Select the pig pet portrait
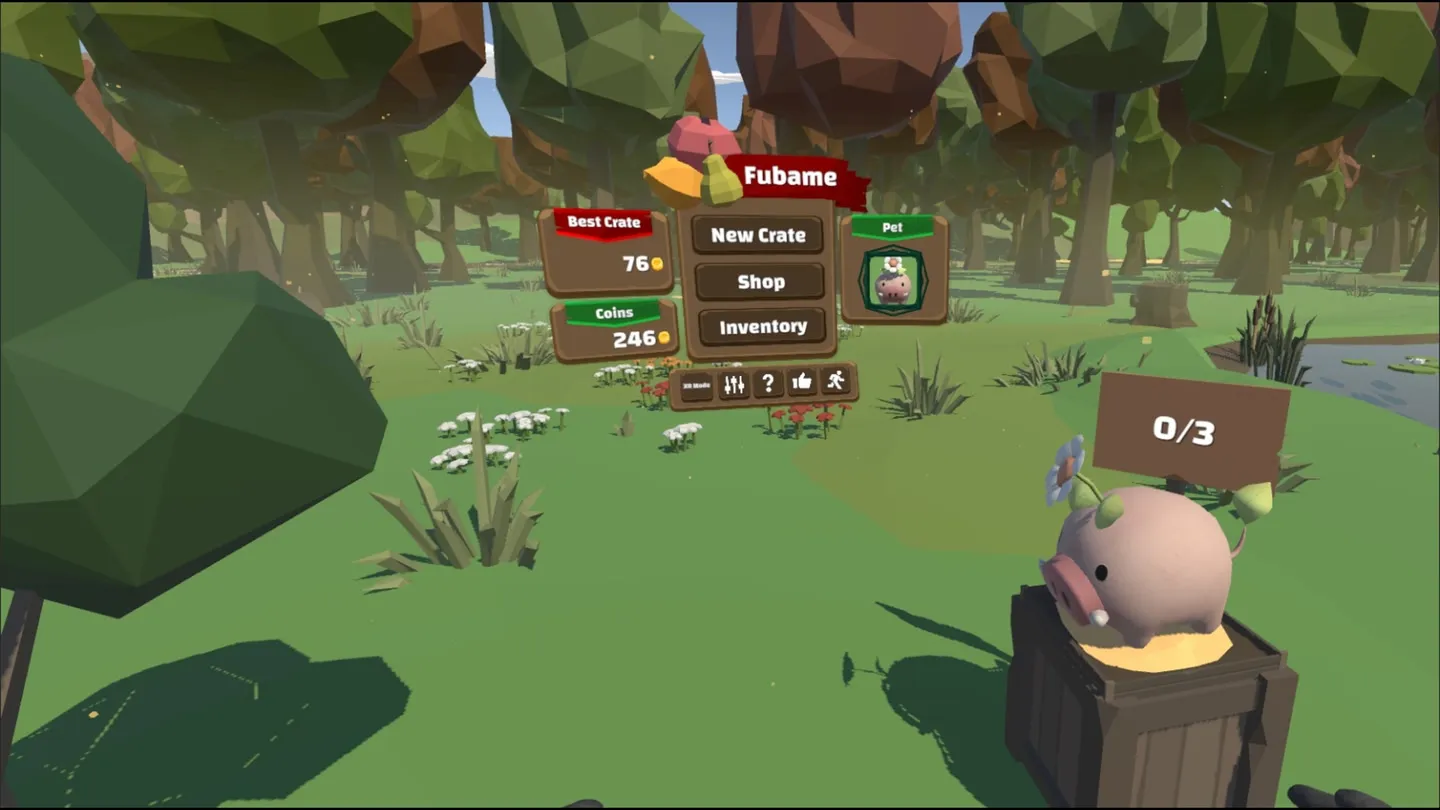This screenshot has width=1440, height=810. pyautogui.click(x=893, y=283)
